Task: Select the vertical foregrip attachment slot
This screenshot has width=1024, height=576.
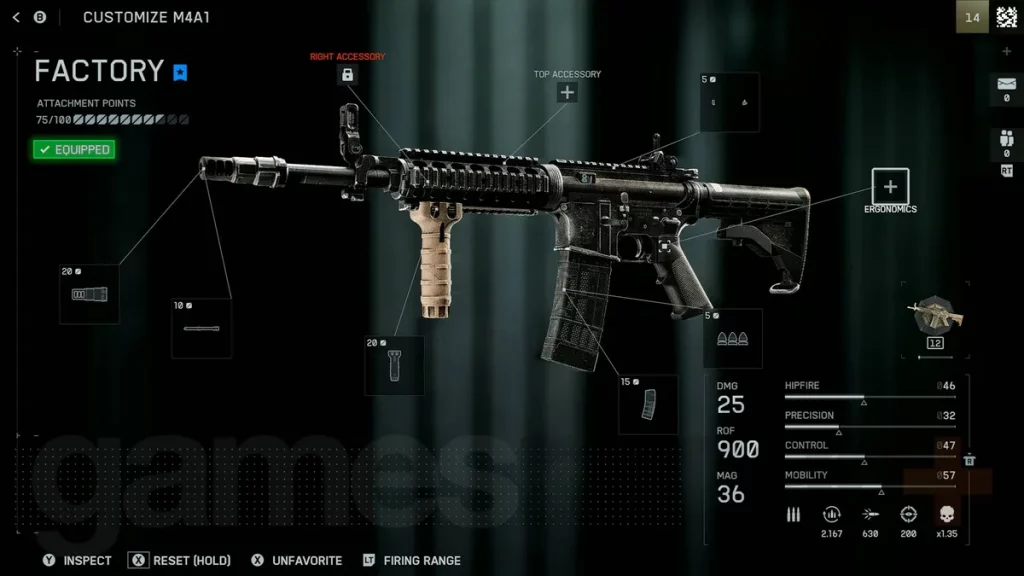Action: point(394,366)
